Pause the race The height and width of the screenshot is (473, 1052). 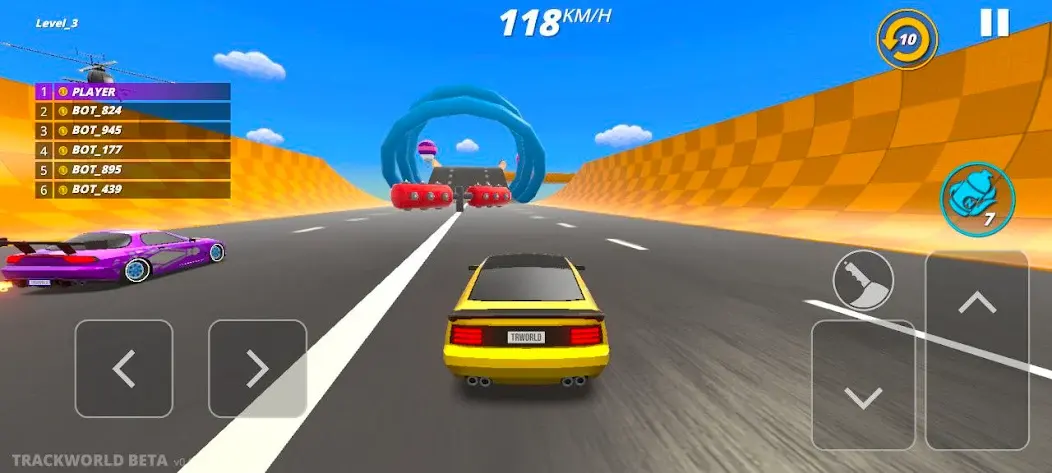(994, 23)
